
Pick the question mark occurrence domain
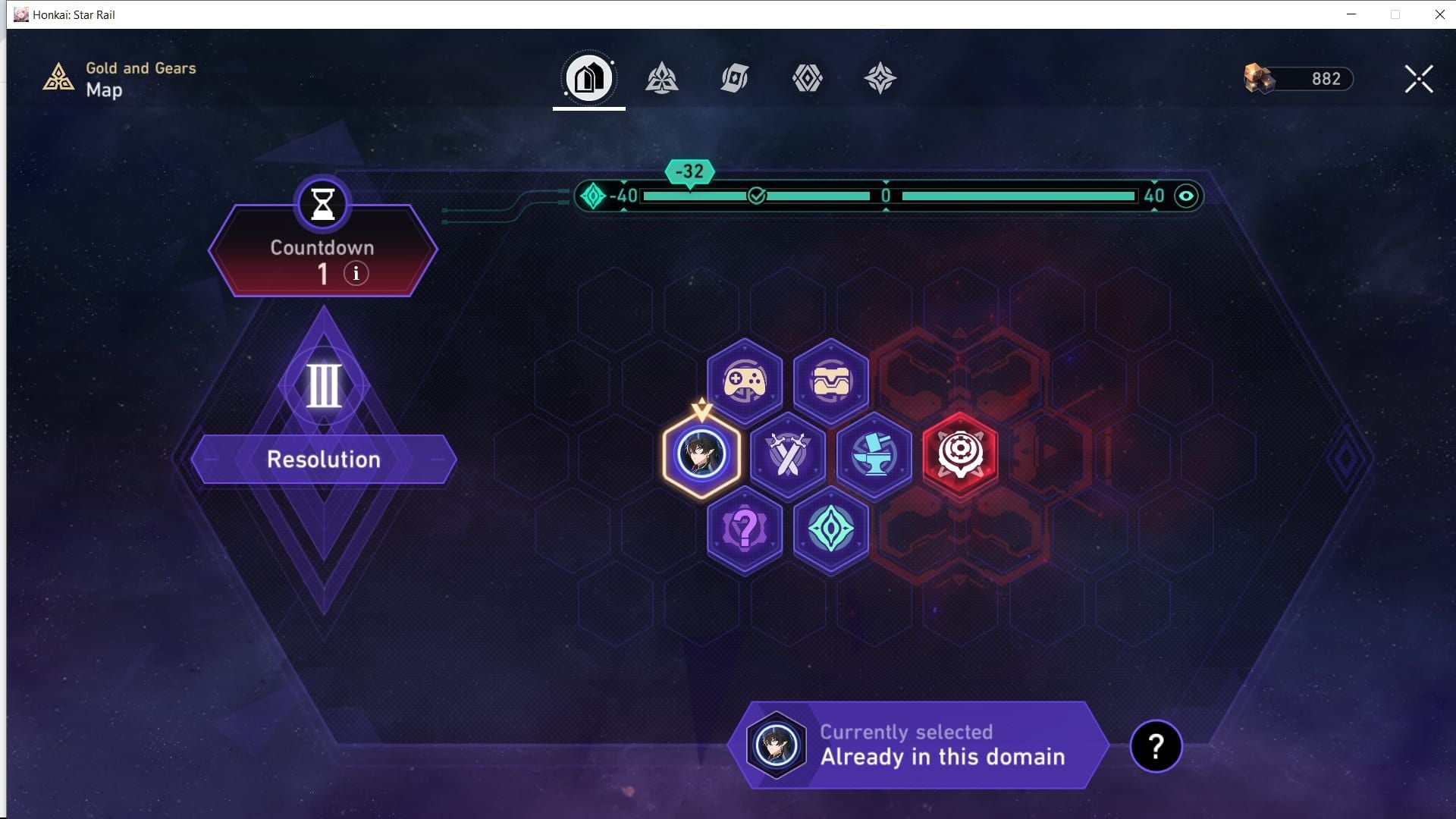745,529
